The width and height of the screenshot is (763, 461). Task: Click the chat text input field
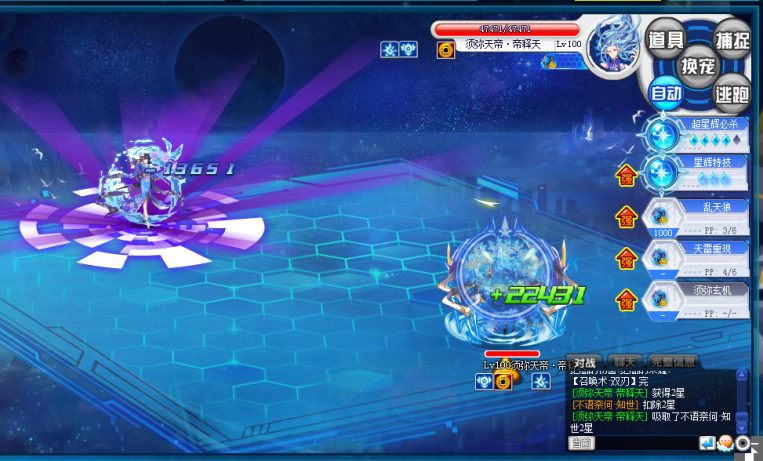click(646, 443)
